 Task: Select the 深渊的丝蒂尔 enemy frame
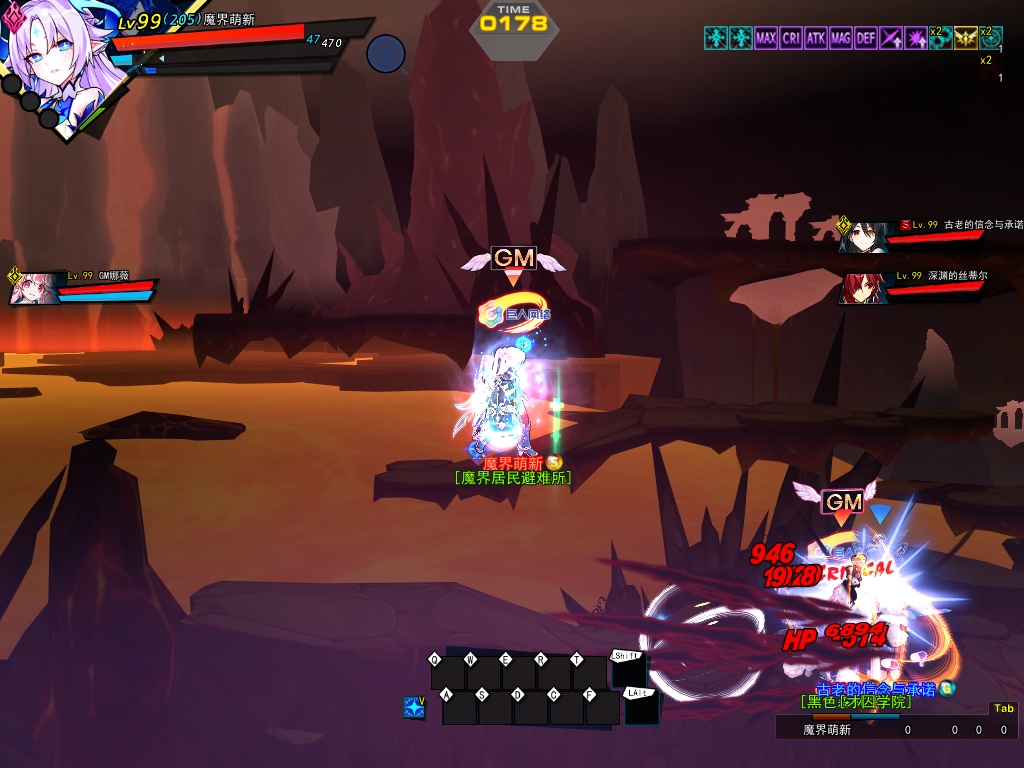tap(915, 285)
